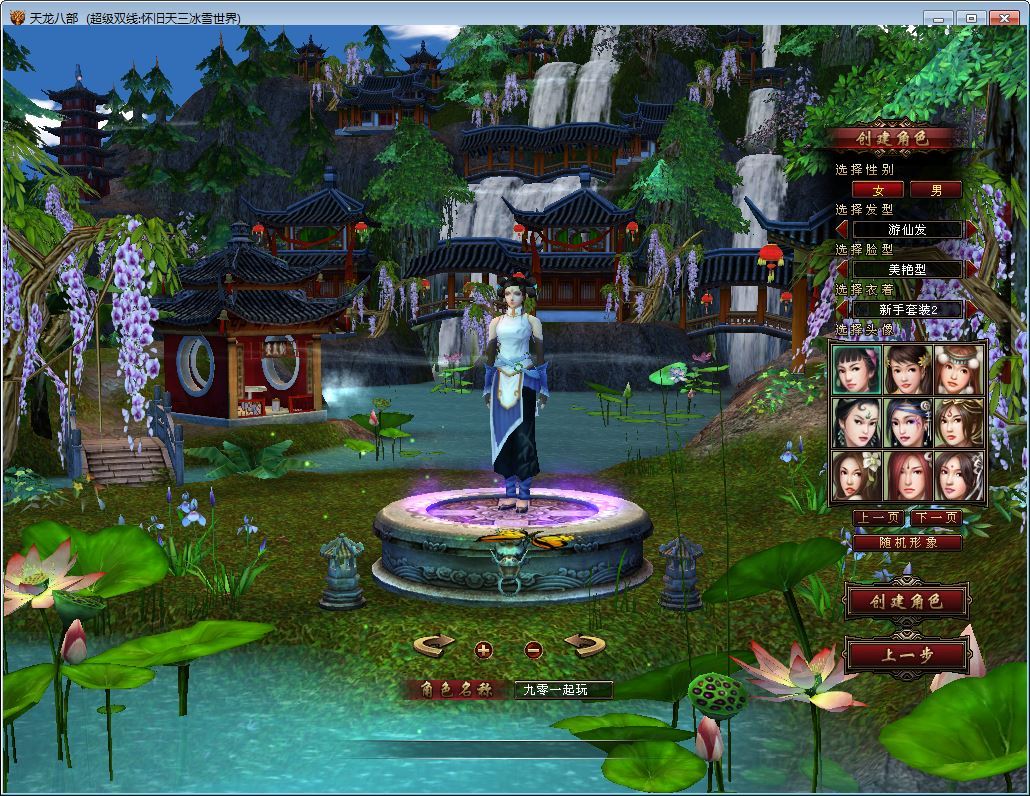Screen dimensions: 1030x796
Task: Choose the green-background short-haired portrait
Action: tap(857, 370)
